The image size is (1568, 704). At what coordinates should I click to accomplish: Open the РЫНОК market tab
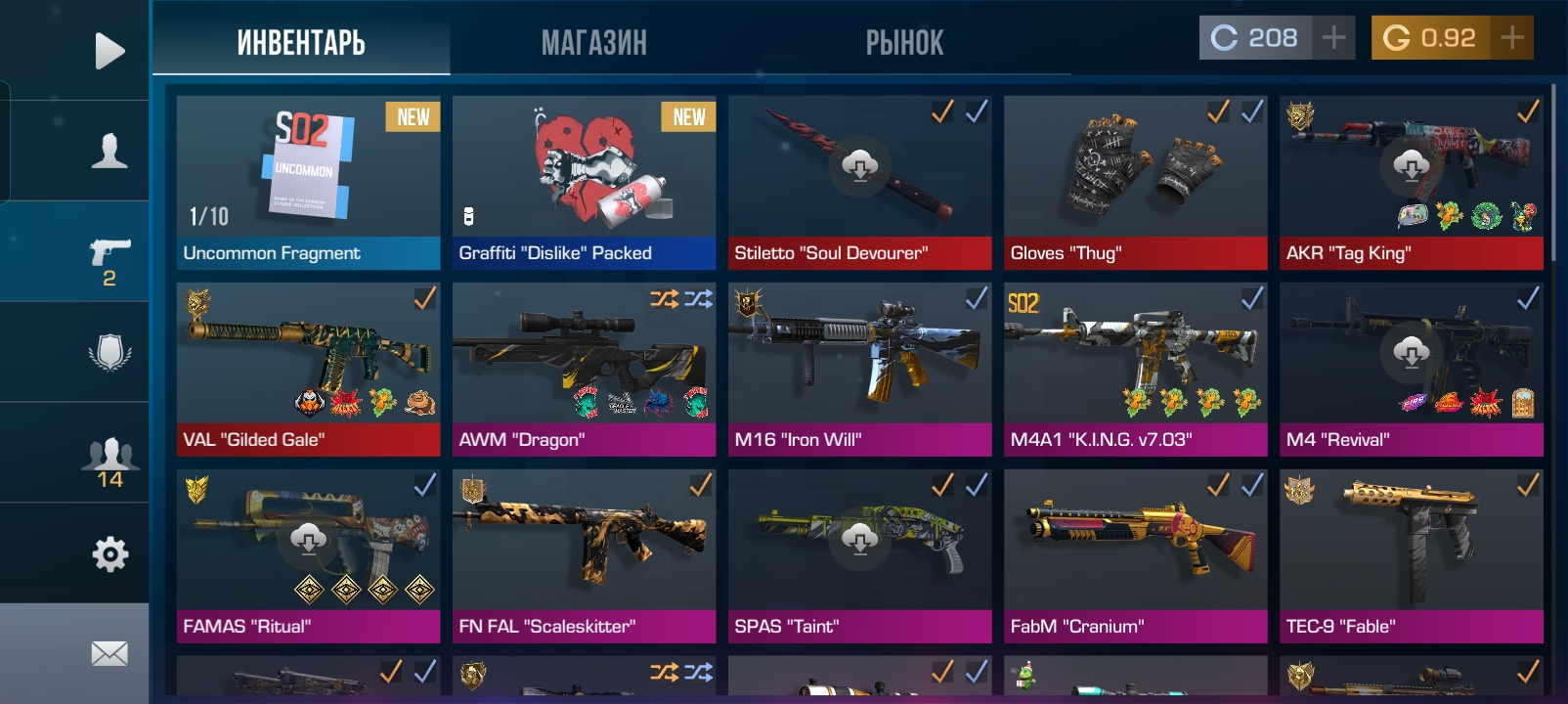coord(904,42)
